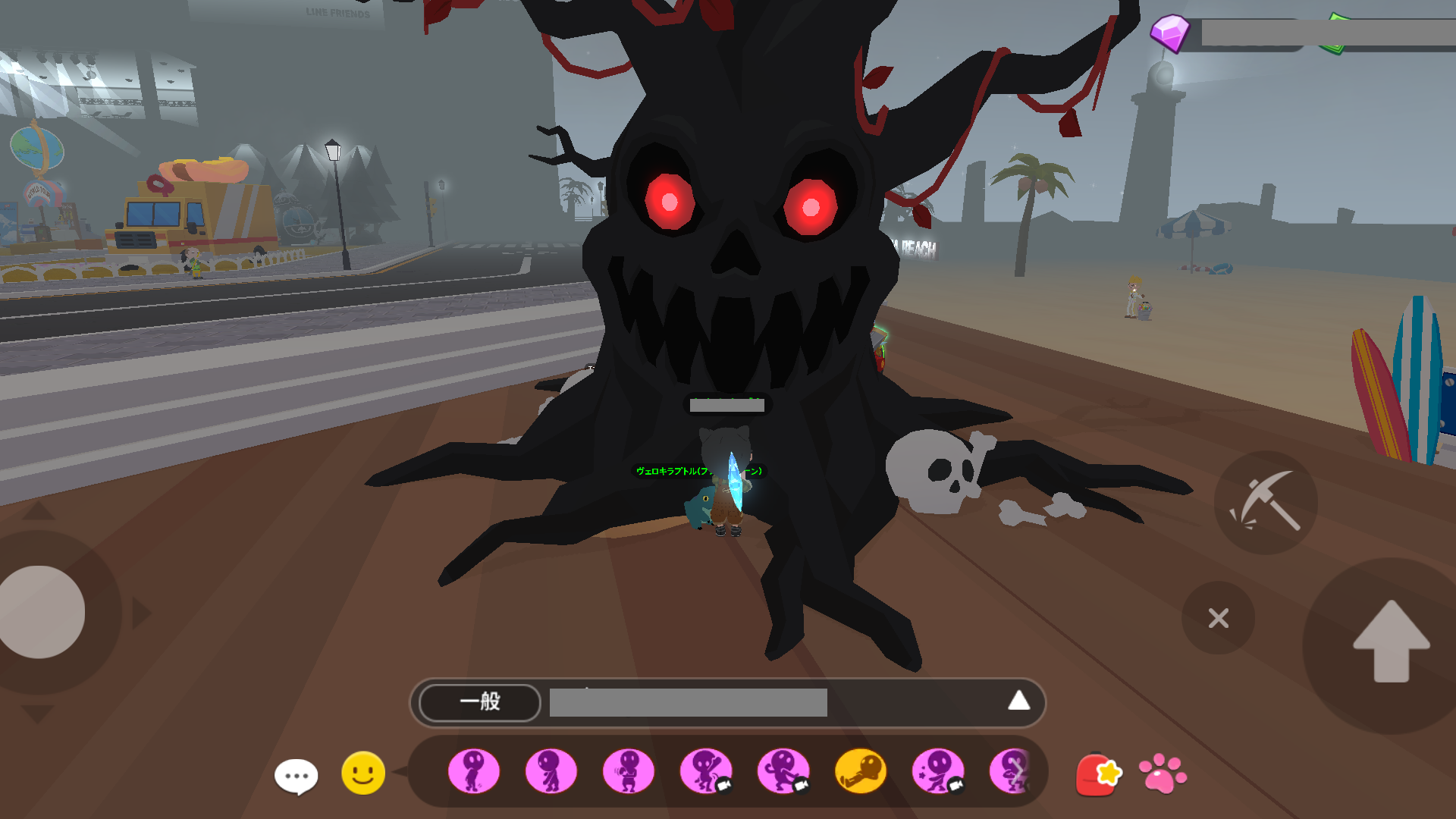The height and width of the screenshot is (819, 1456).
Task: Open the red backpack with star
Action: tap(1097, 774)
